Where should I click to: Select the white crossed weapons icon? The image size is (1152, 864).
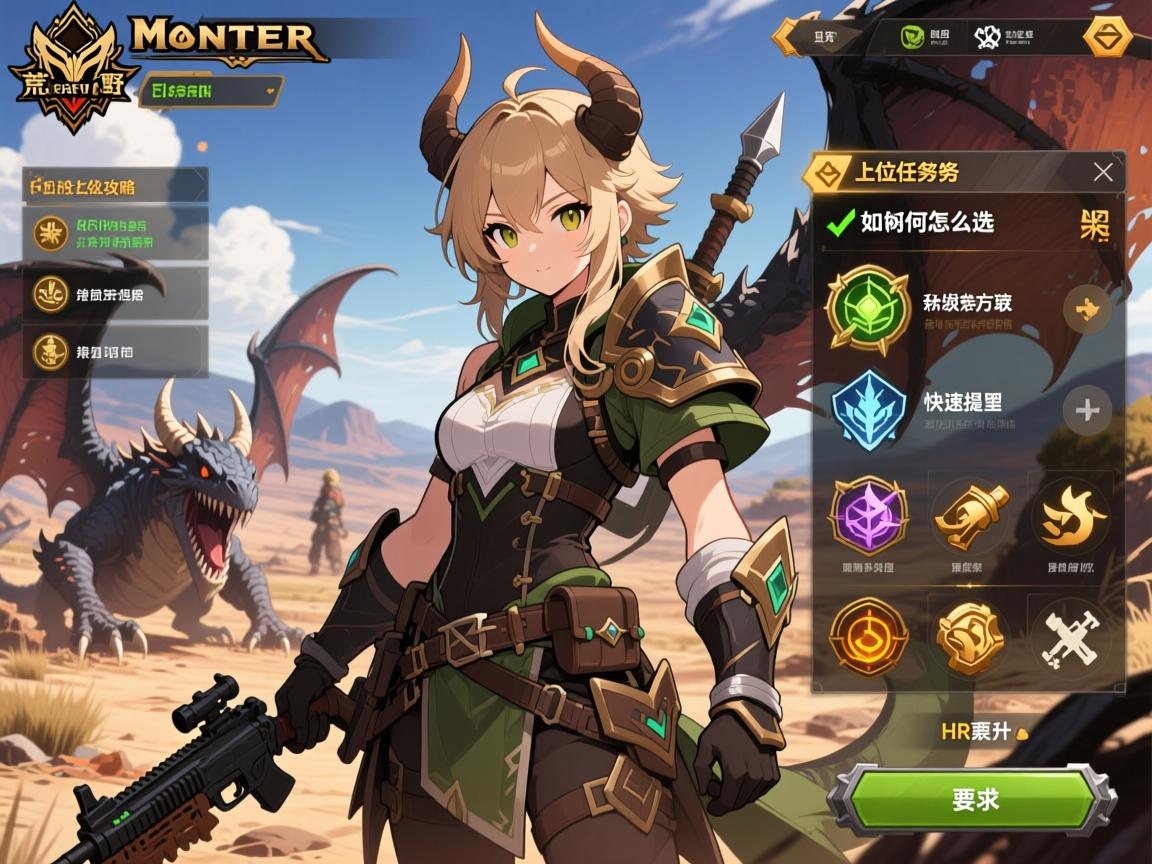pos(1070,636)
